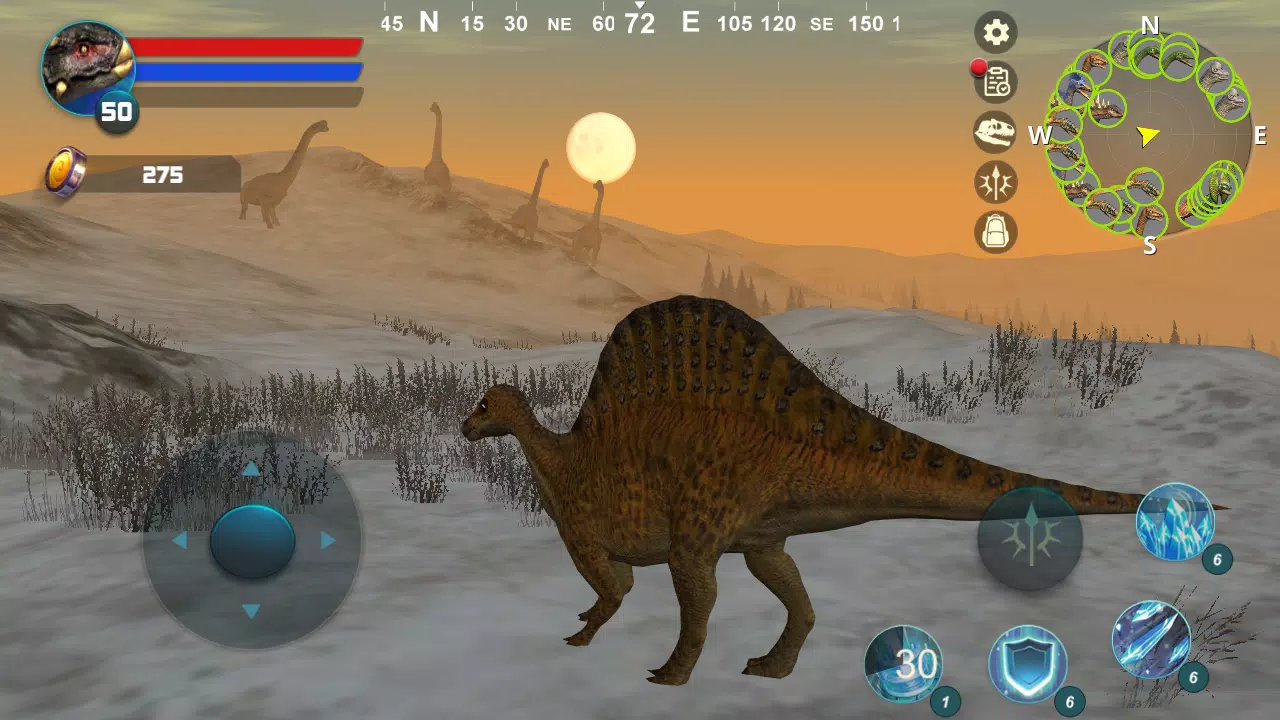Select the spear attack sidebar icon
The height and width of the screenshot is (720, 1280).
click(x=993, y=183)
